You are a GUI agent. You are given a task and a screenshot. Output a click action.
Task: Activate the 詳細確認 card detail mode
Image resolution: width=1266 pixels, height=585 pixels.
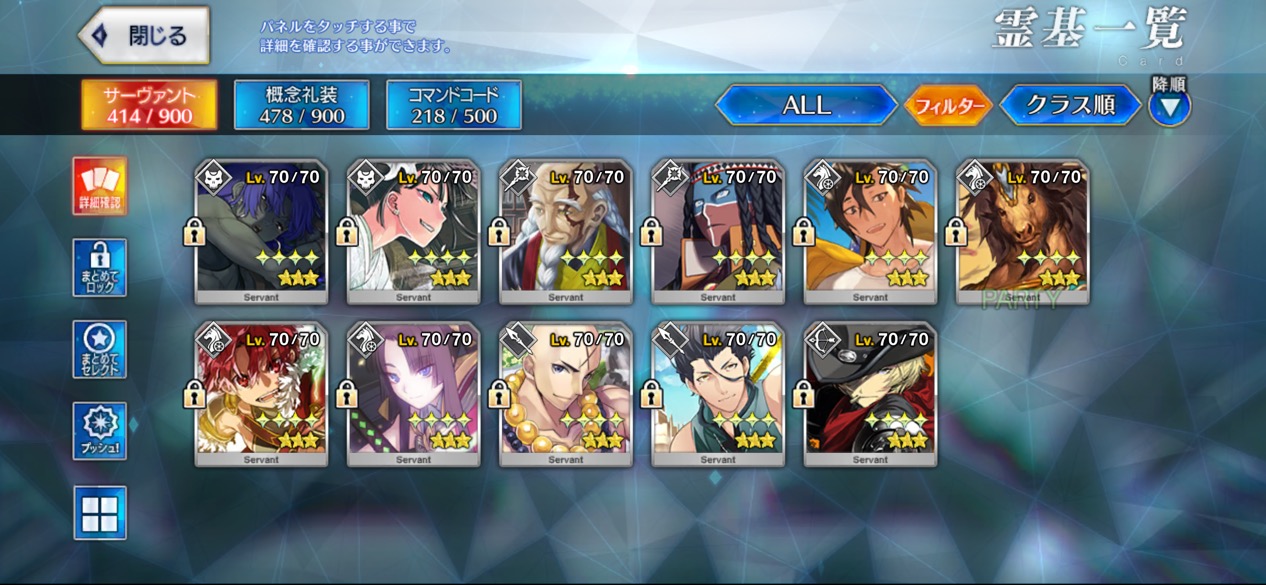[100, 186]
